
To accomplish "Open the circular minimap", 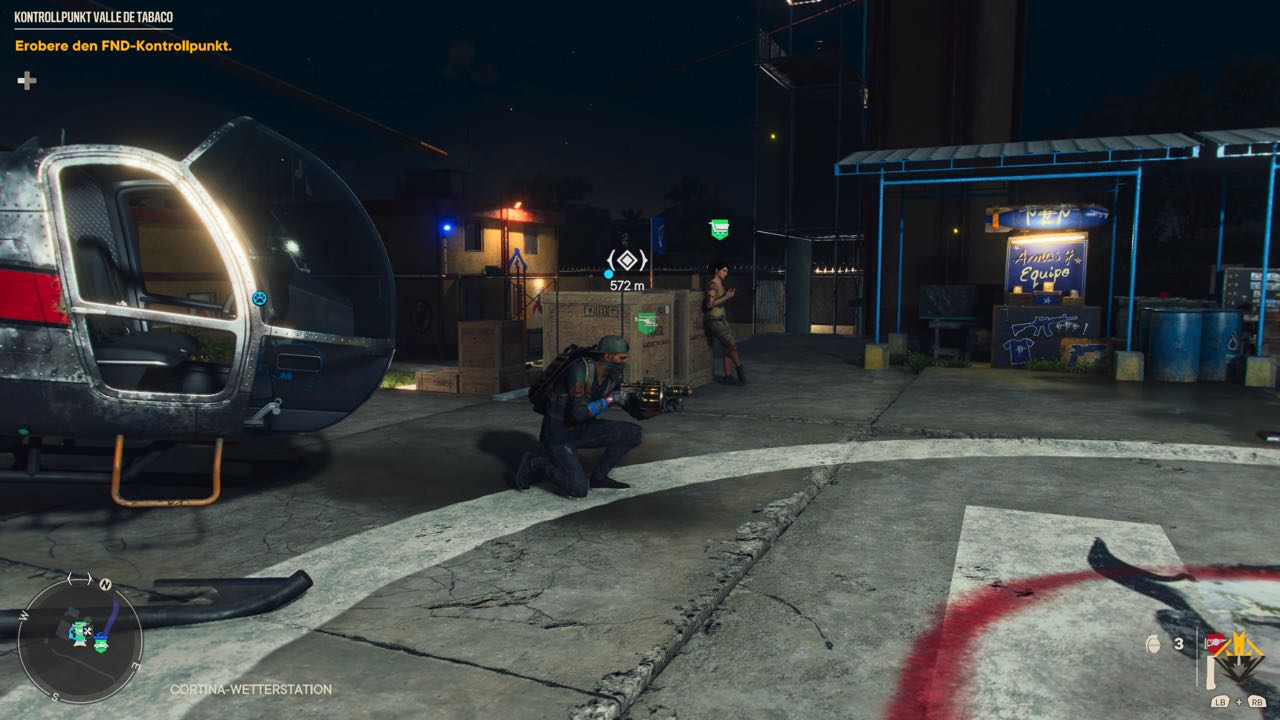I will [80, 640].
